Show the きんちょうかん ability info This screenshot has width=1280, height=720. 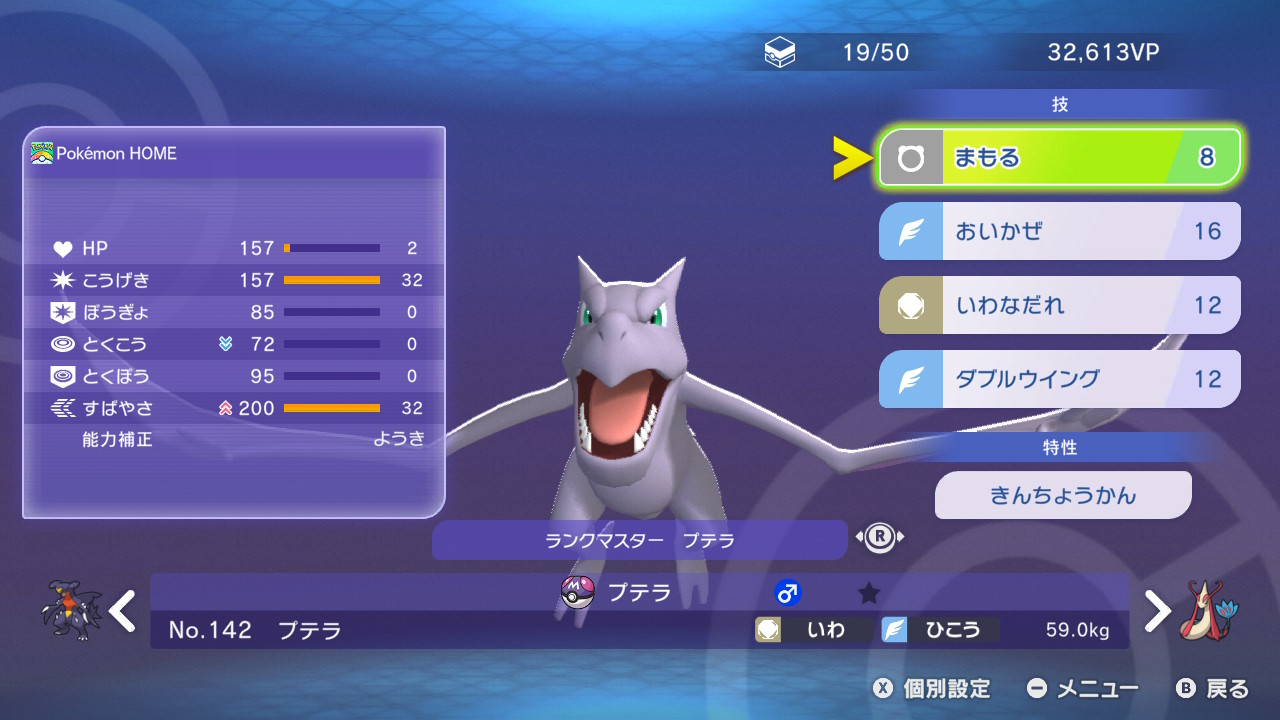(x=1063, y=495)
